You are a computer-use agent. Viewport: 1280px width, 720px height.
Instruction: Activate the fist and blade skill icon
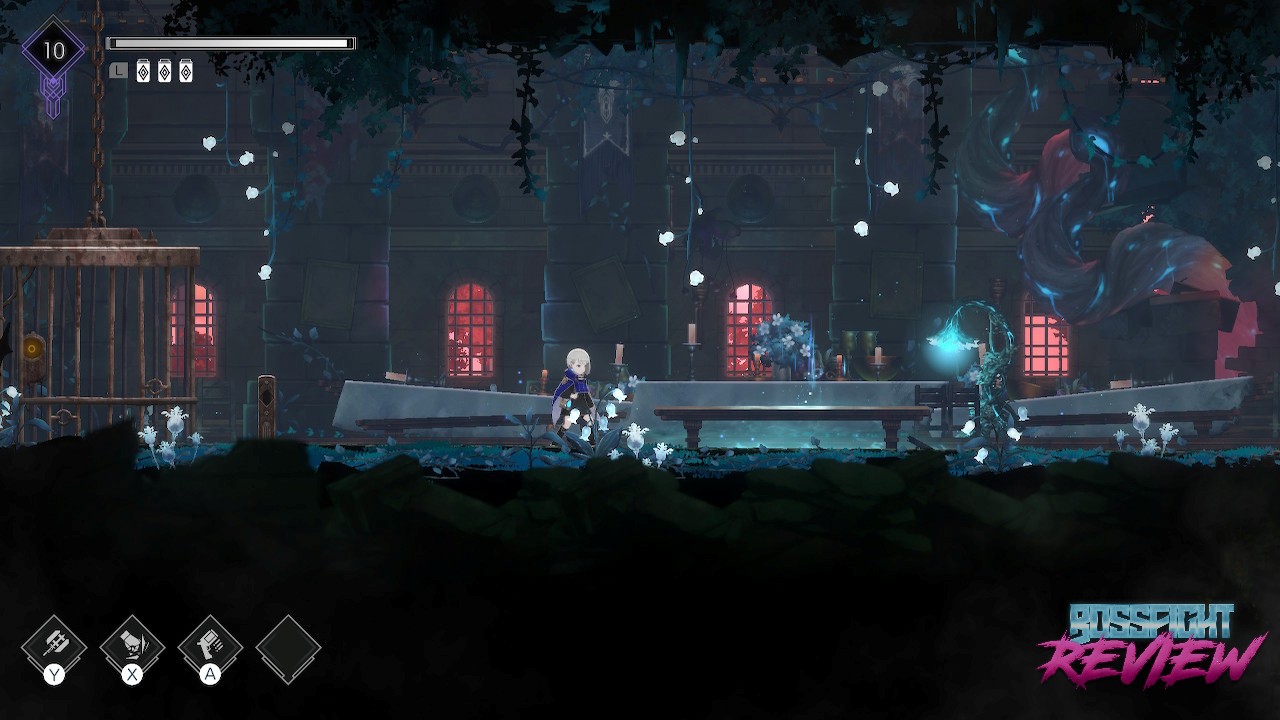pos(131,645)
